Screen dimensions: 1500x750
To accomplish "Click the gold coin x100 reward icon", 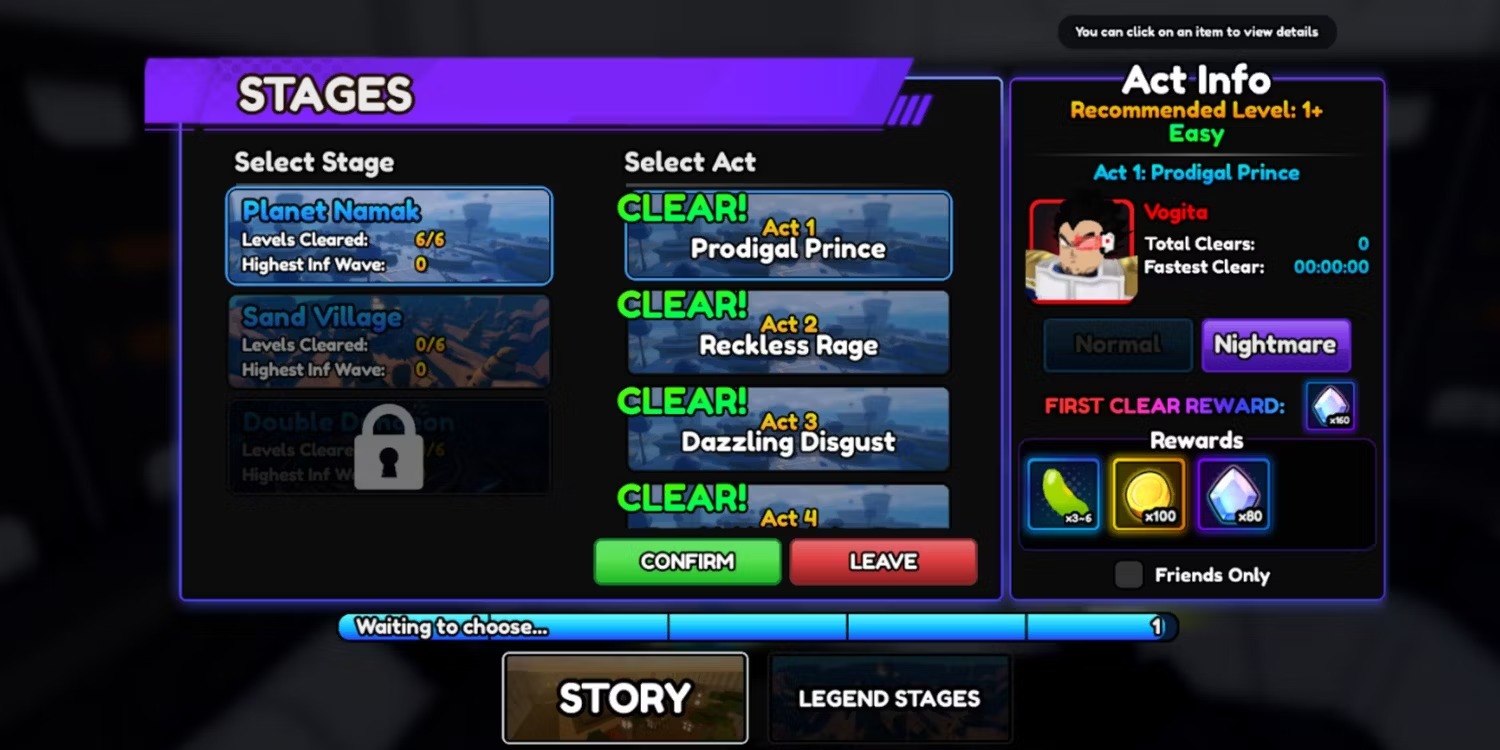I will [1147, 494].
